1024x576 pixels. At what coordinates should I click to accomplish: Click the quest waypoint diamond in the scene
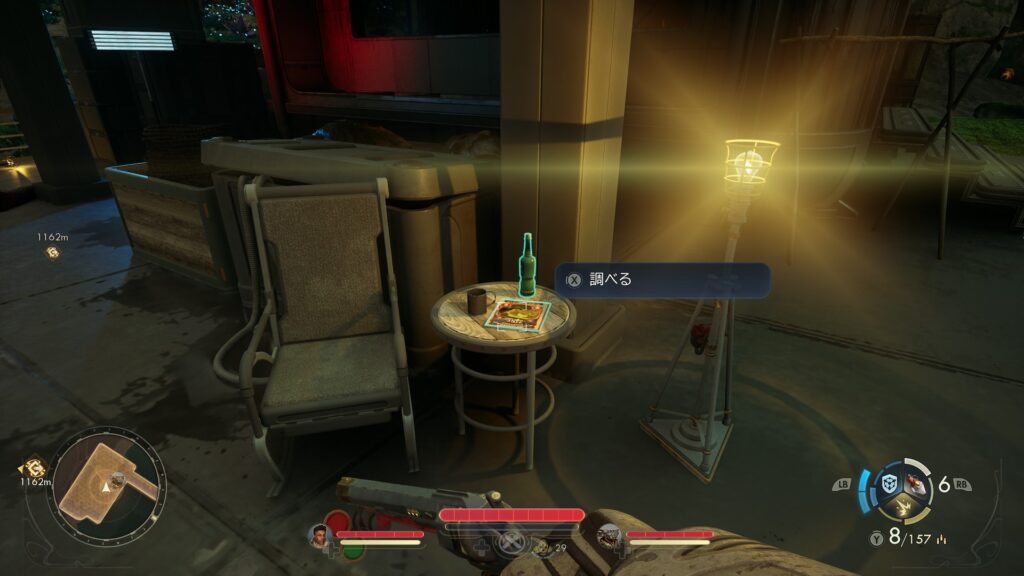pyautogui.click(x=52, y=253)
